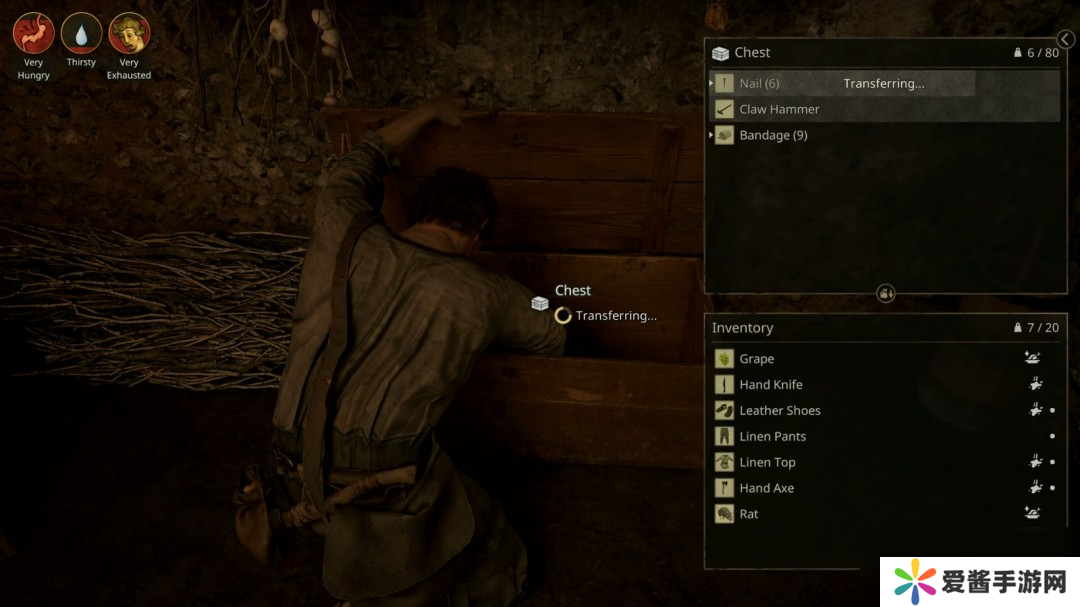This screenshot has width=1080, height=607.
Task: Expand the Bandage stack arrow
Action: tap(711, 135)
